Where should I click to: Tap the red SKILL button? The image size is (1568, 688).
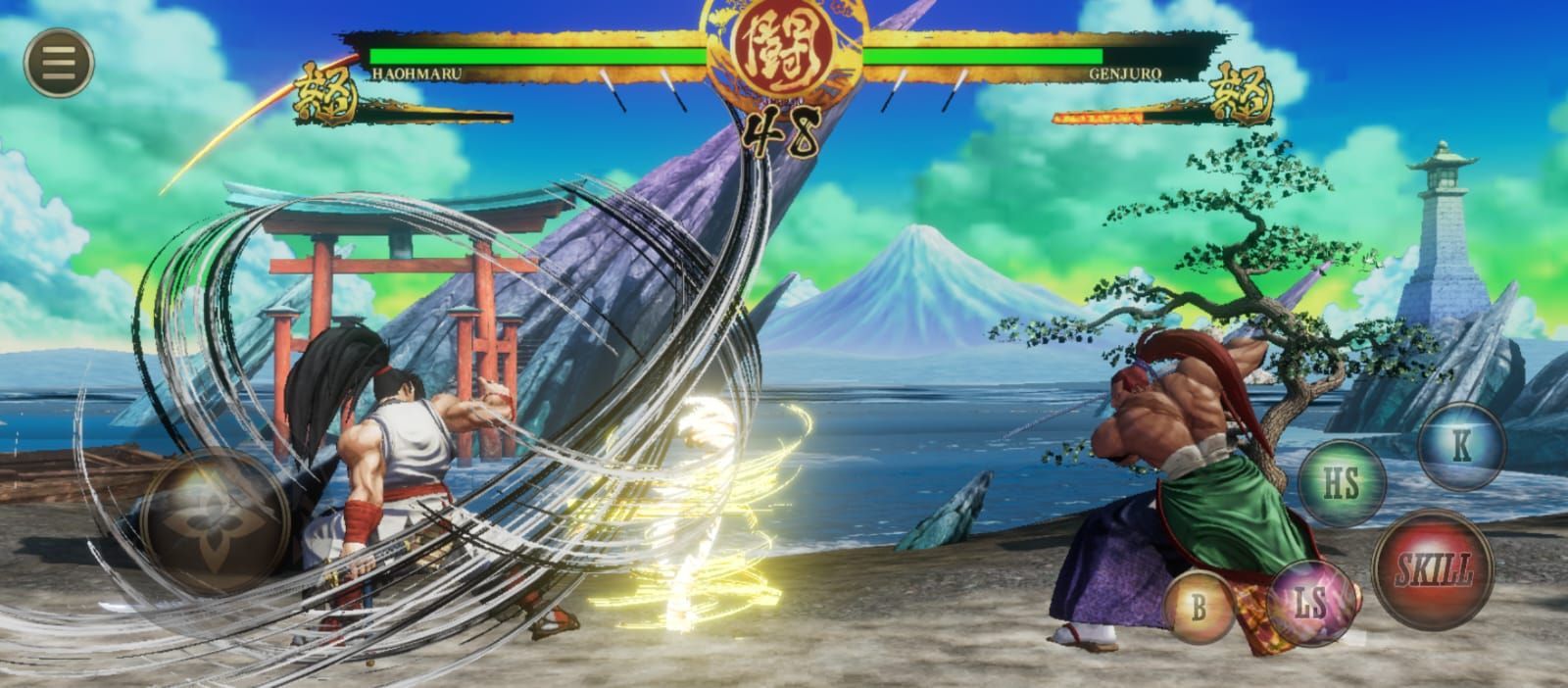click(x=1434, y=567)
